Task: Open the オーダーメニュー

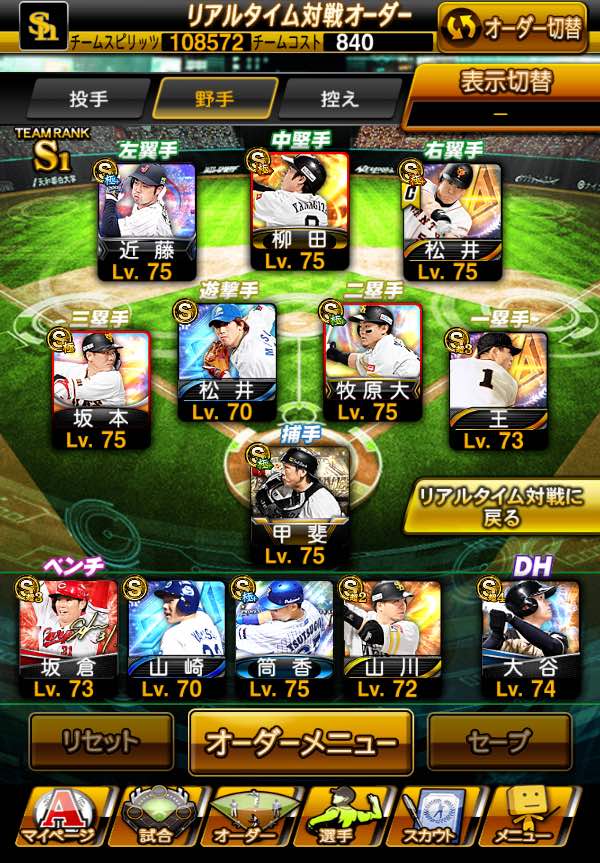Action: [300, 743]
